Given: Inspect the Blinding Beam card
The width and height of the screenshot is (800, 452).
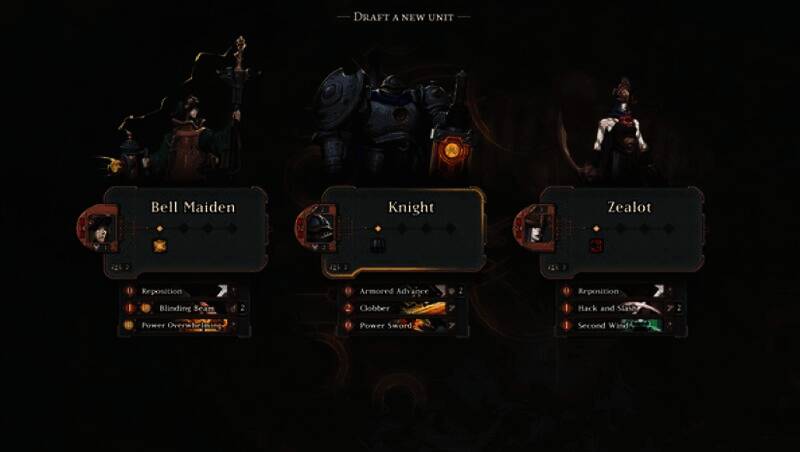Looking at the screenshot, I should (x=180, y=308).
